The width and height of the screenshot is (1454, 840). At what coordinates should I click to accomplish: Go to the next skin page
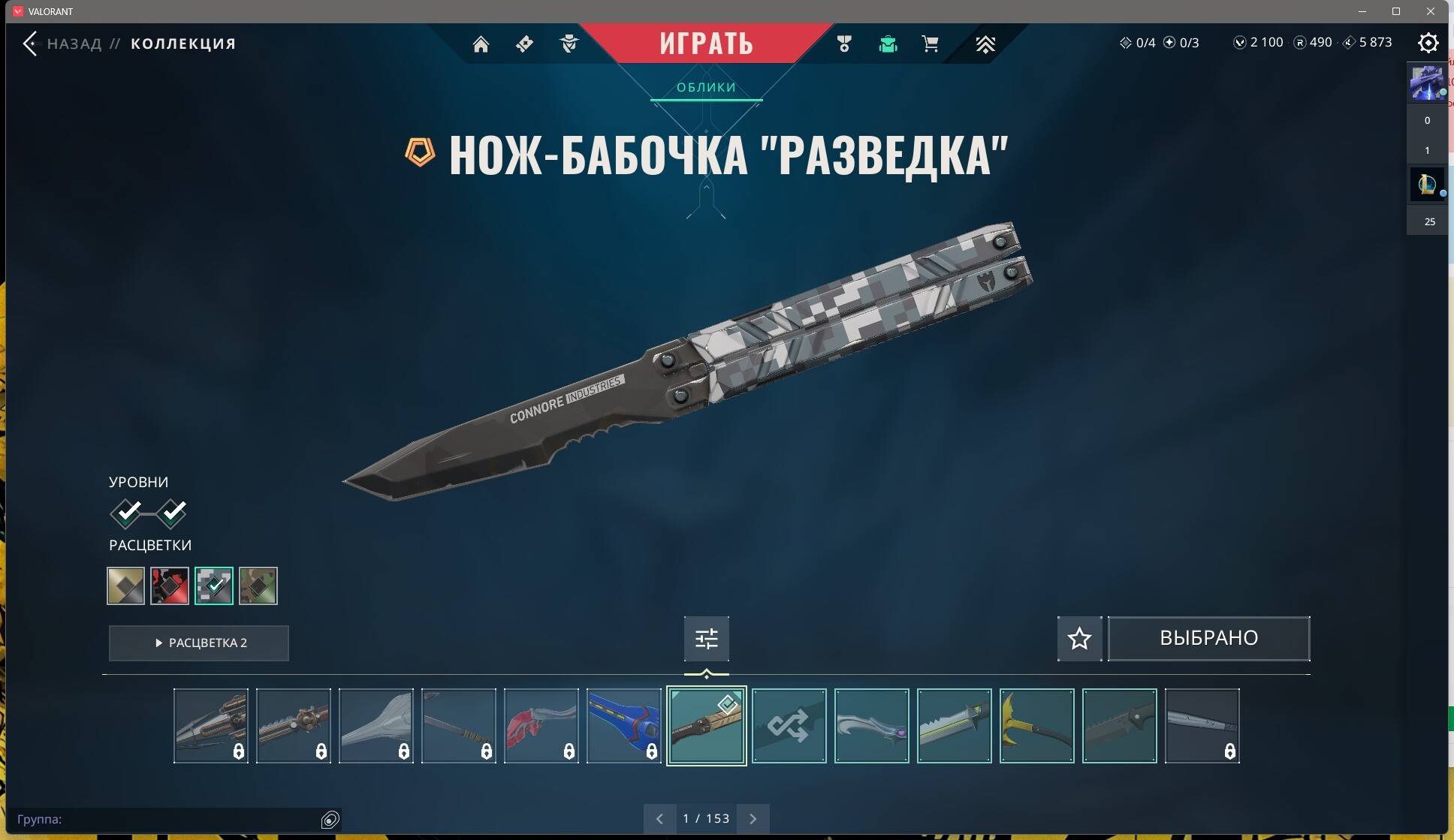753,818
